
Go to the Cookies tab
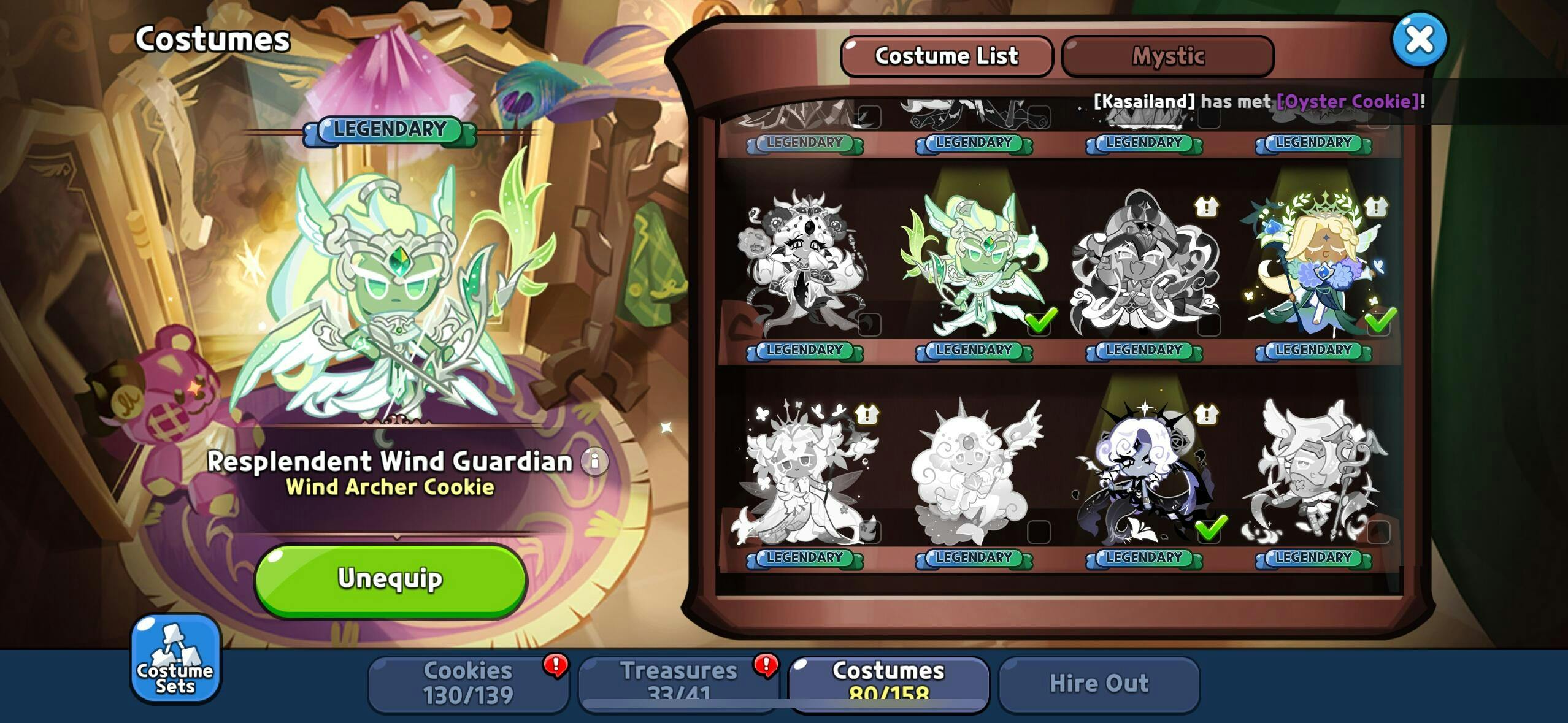click(x=468, y=683)
